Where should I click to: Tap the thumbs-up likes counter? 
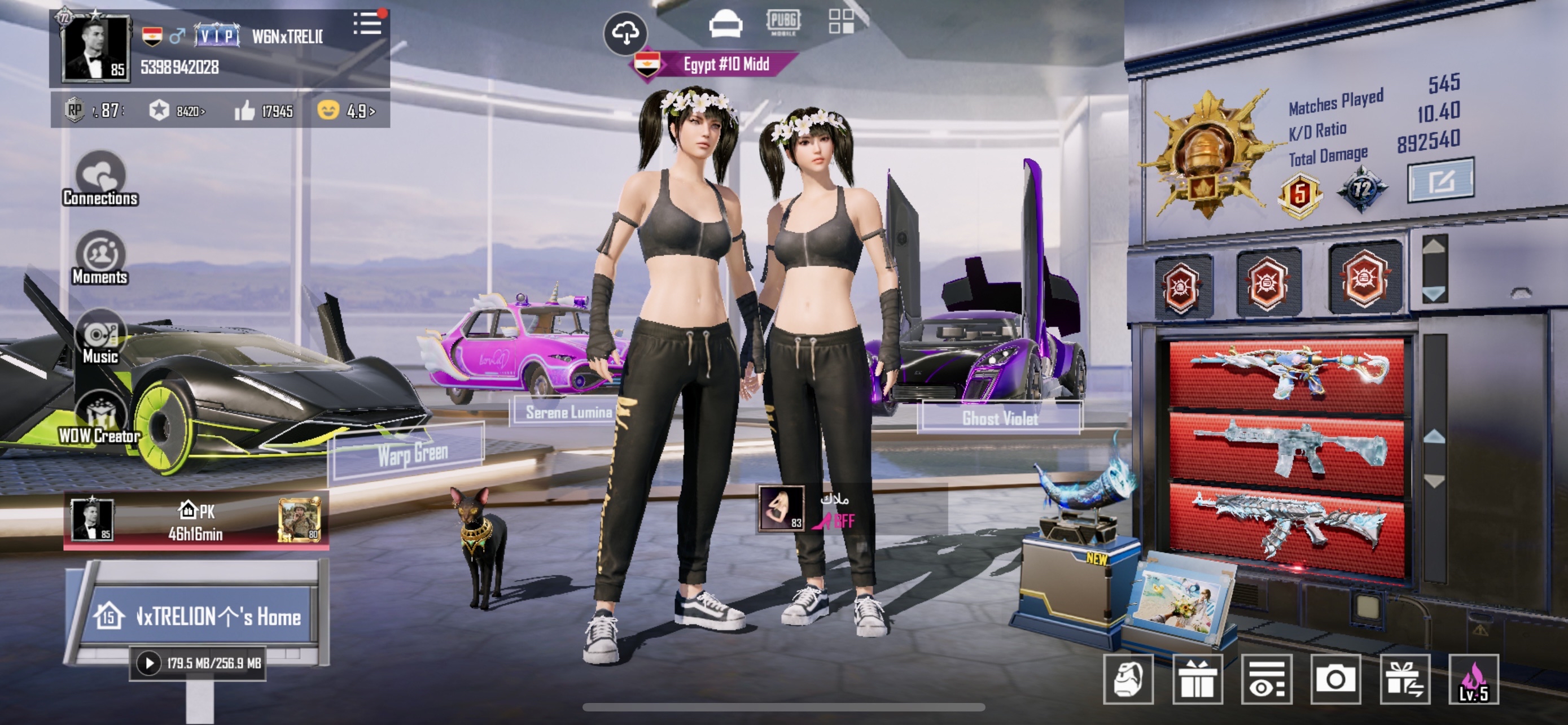(x=264, y=111)
